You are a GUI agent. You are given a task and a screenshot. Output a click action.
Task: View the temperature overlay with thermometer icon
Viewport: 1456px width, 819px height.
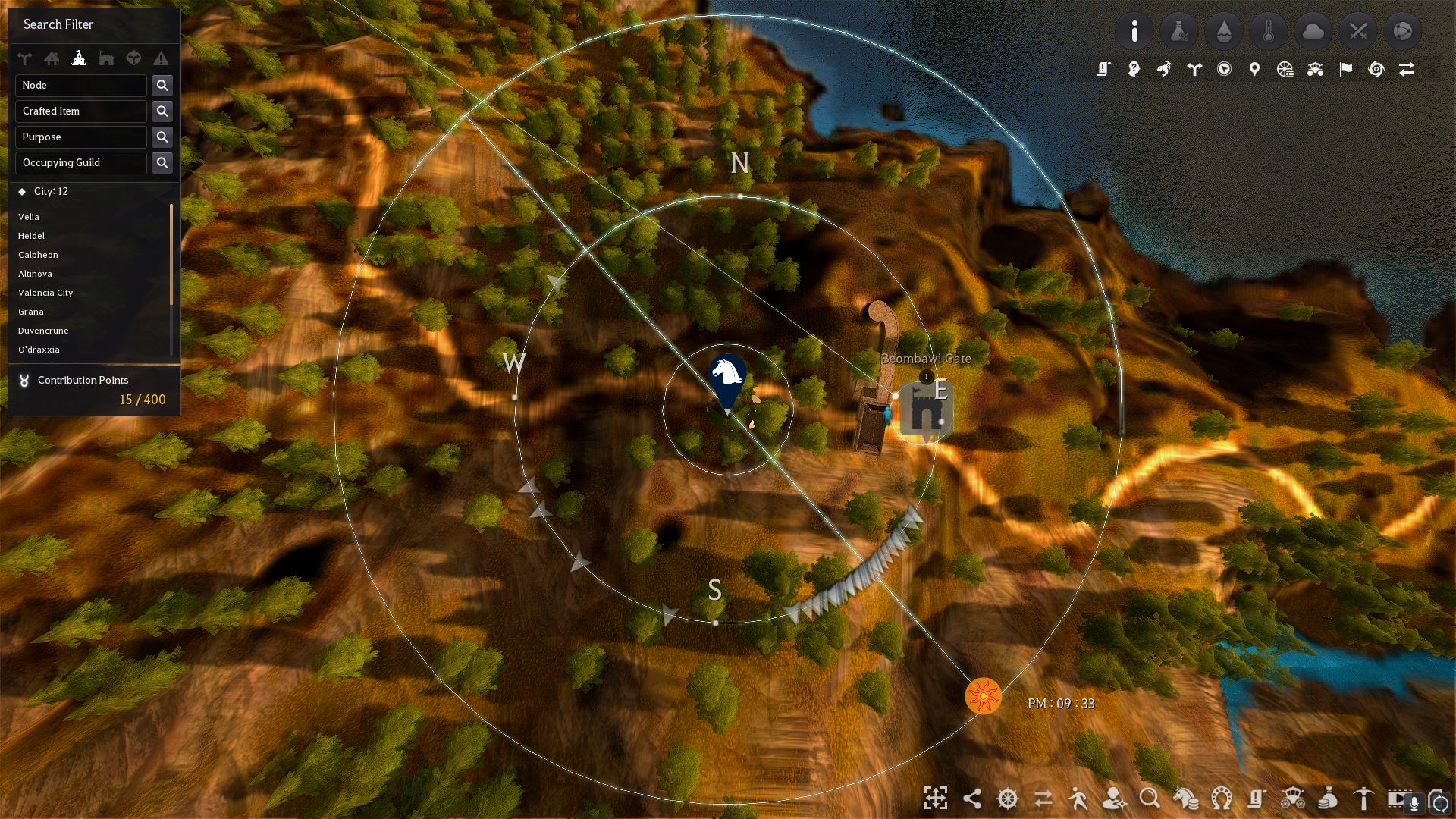[1269, 32]
